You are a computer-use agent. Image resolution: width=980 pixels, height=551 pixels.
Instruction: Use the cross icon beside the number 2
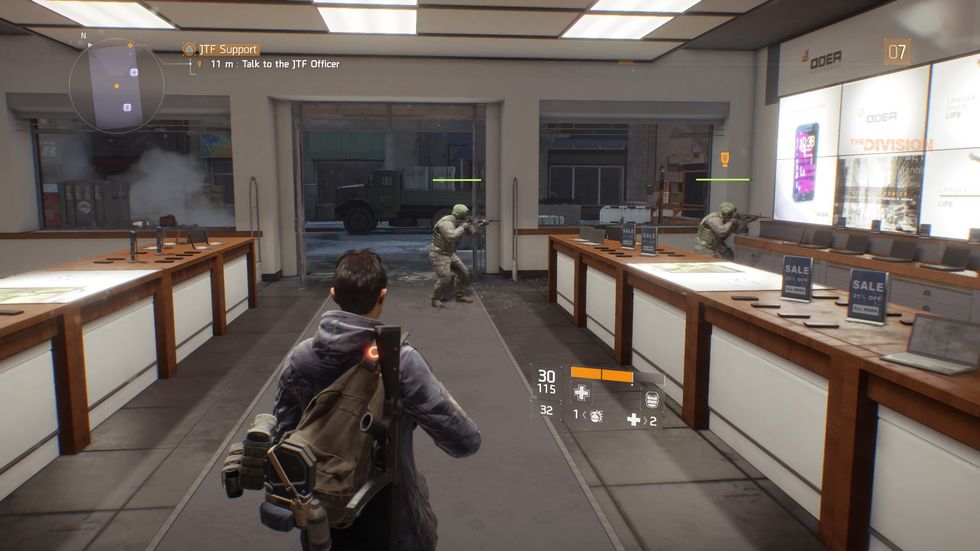tap(633, 419)
